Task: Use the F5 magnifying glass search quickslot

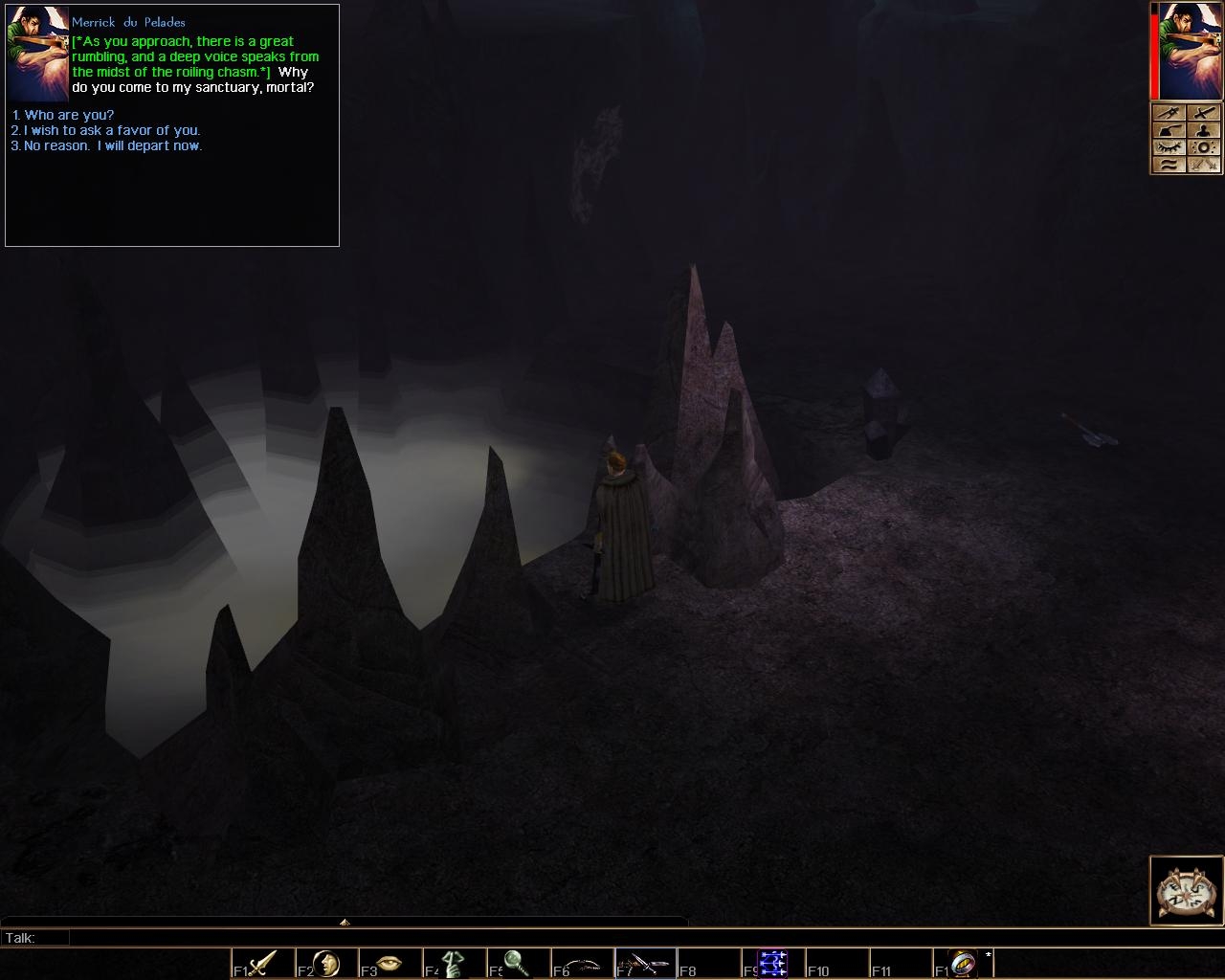Action: (x=517, y=962)
